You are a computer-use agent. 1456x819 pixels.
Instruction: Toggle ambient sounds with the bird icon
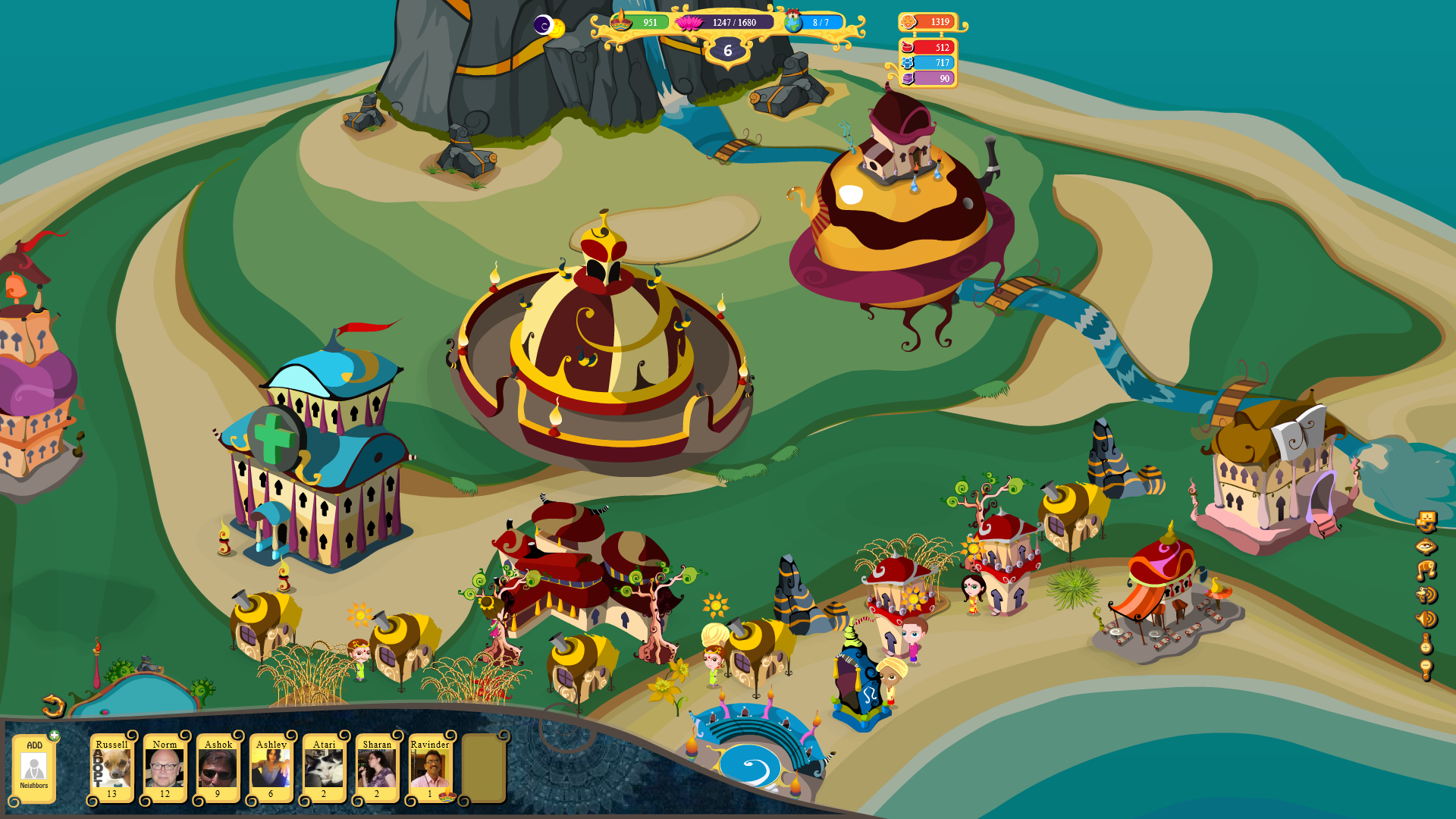pyautogui.click(x=1426, y=595)
